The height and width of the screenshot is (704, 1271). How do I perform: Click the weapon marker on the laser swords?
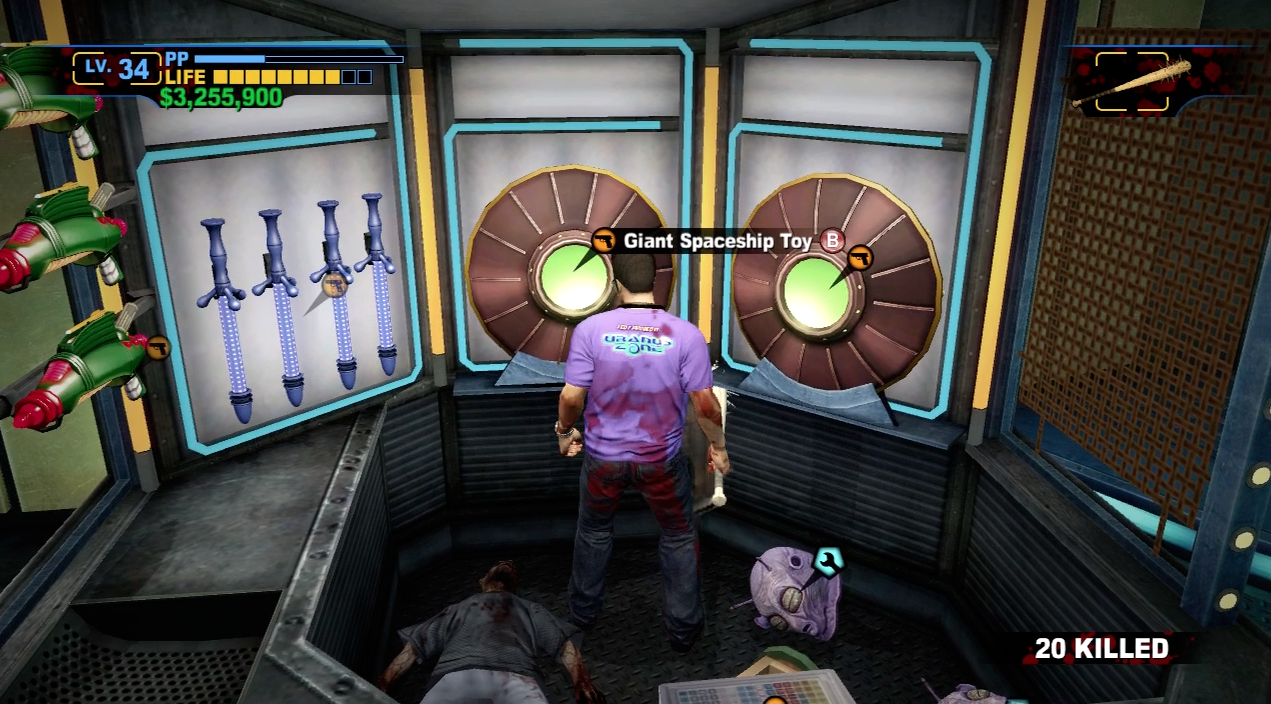point(334,285)
